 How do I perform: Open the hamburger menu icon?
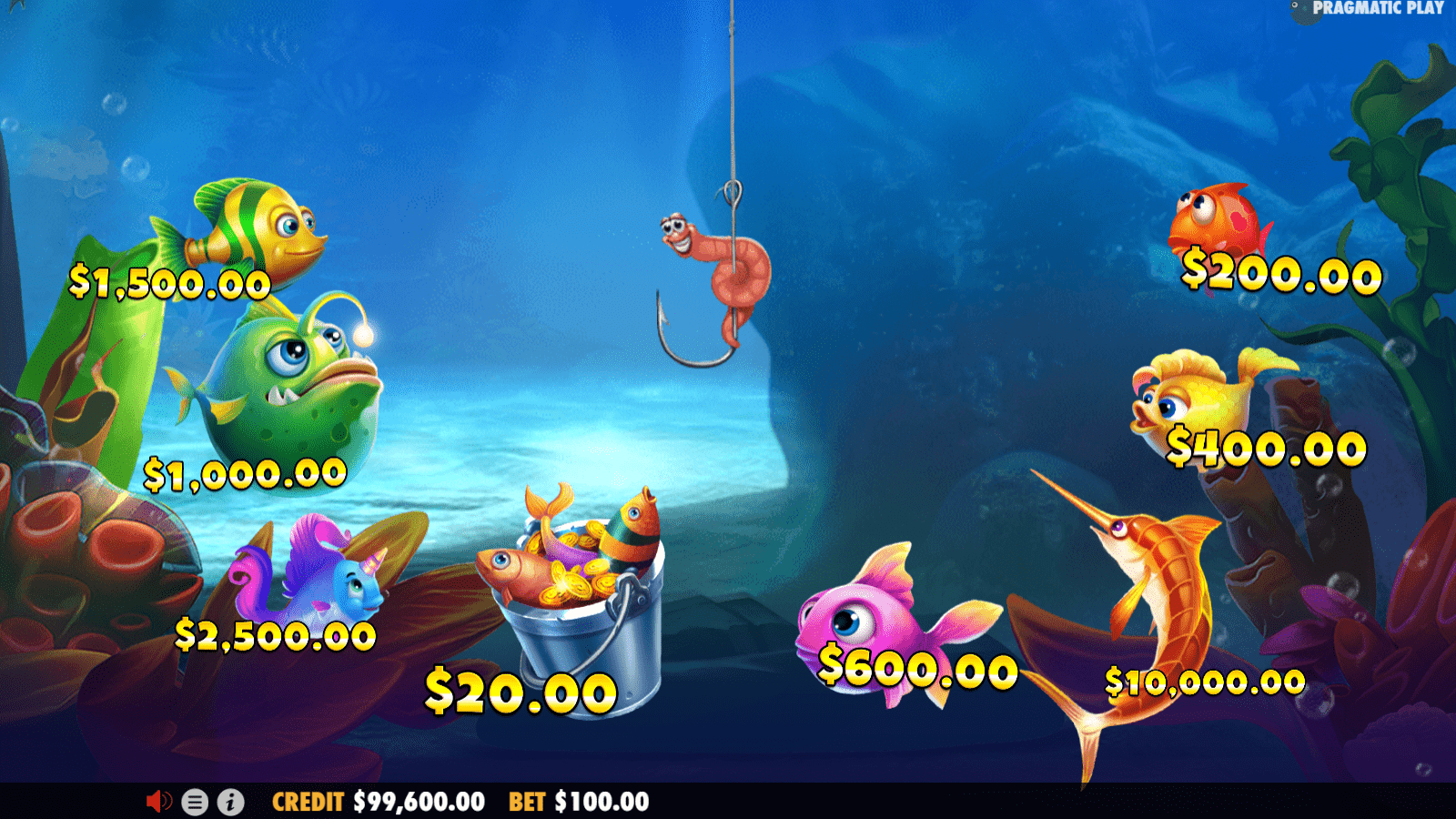[196, 803]
